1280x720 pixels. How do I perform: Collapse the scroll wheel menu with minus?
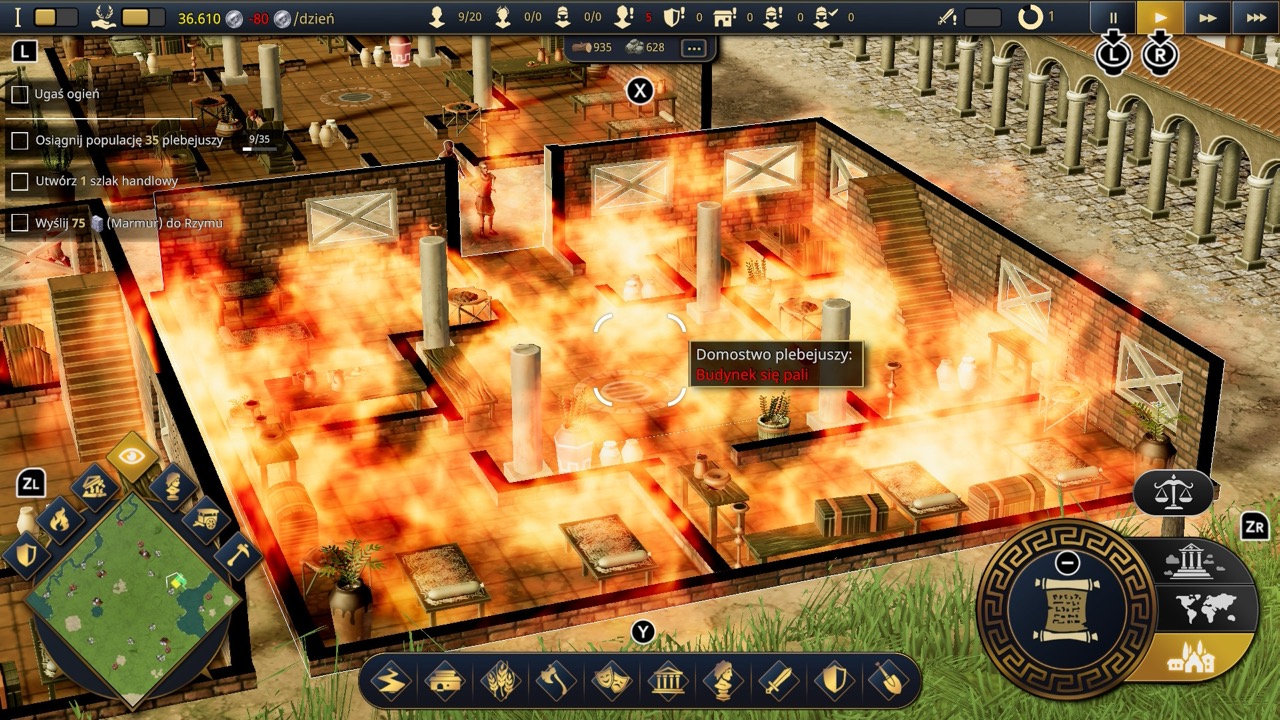tap(1067, 562)
